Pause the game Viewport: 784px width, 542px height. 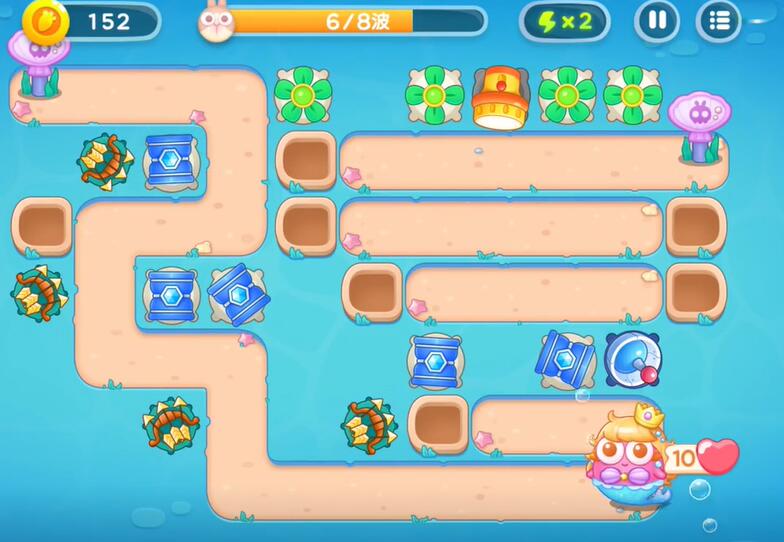point(657,20)
